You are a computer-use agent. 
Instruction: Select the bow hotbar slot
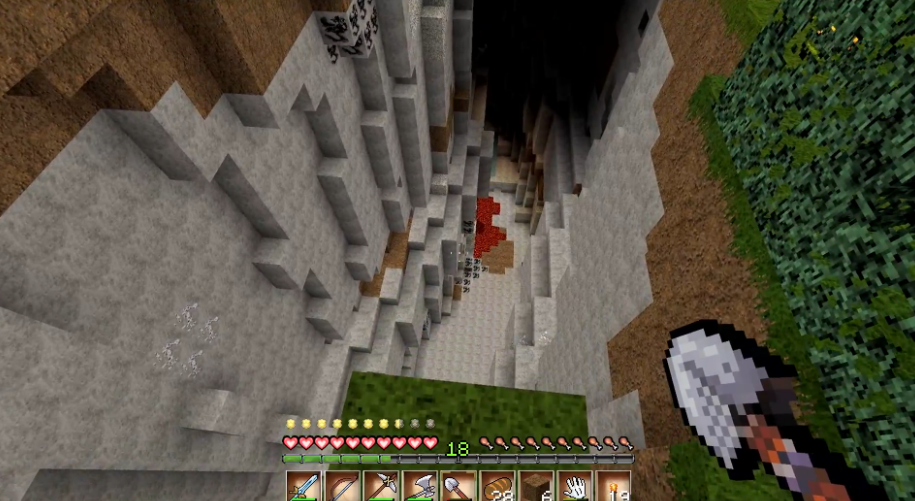coord(343,487)
